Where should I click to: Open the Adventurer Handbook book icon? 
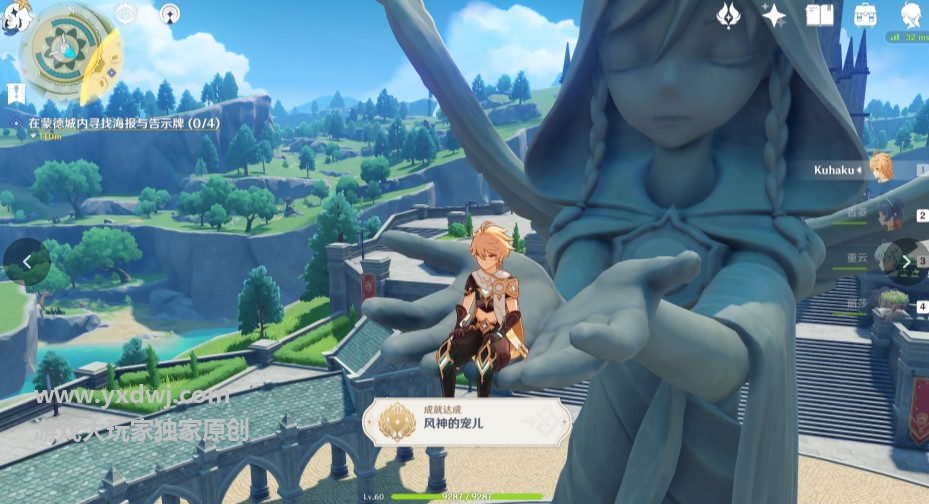pyautogui.click(x=819, y=14)
